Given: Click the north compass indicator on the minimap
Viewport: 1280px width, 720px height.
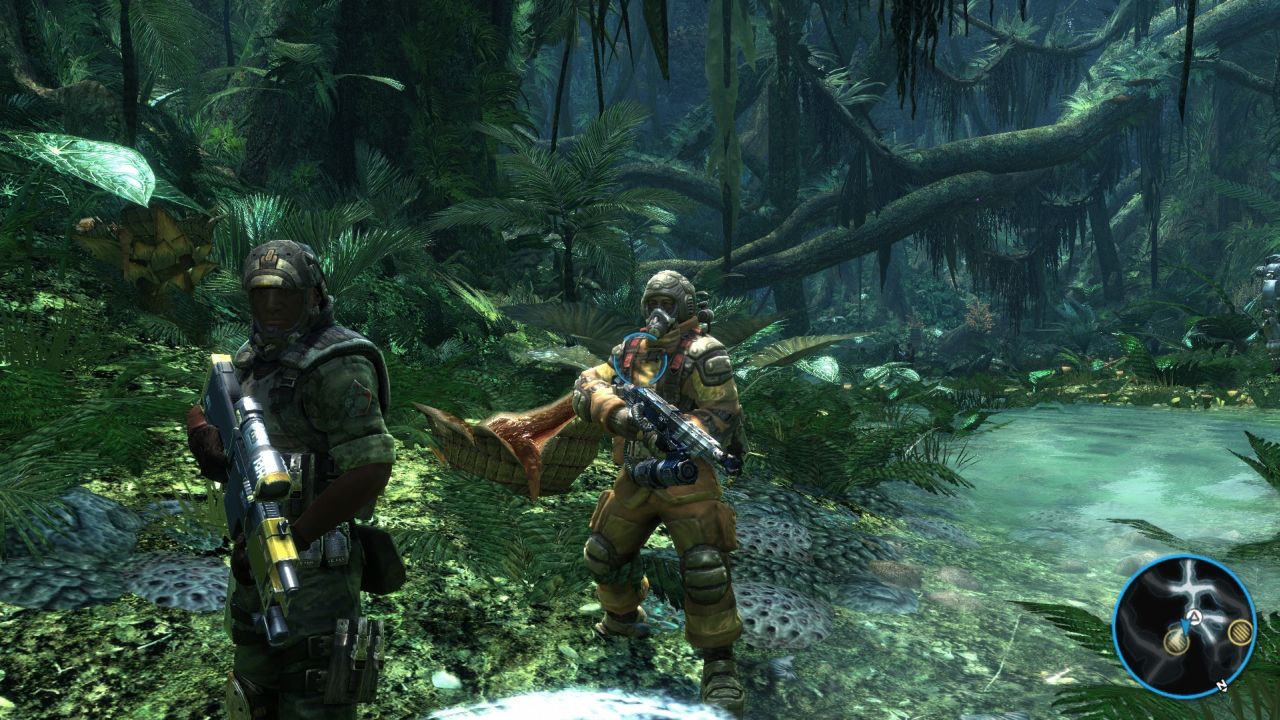Looking at the screenshot, I should click(x=1223, y=686).
